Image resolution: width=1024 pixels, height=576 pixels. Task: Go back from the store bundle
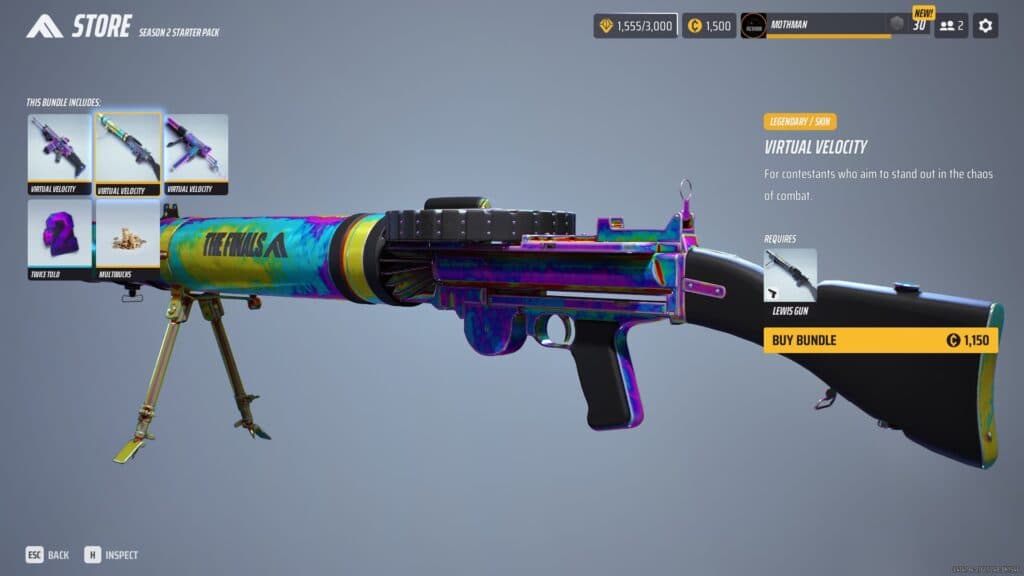pos(47,554)
